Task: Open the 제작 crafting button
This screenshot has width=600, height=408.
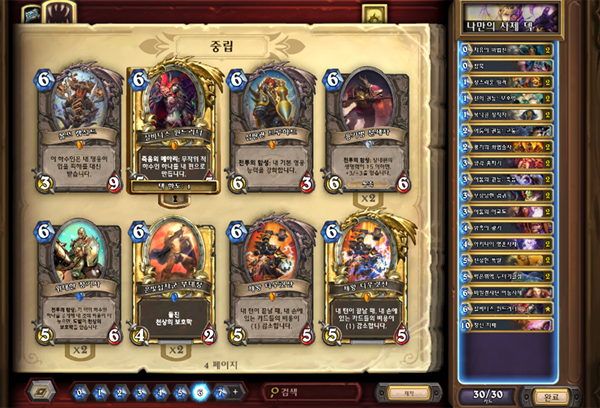Action: tap(420, 391)
